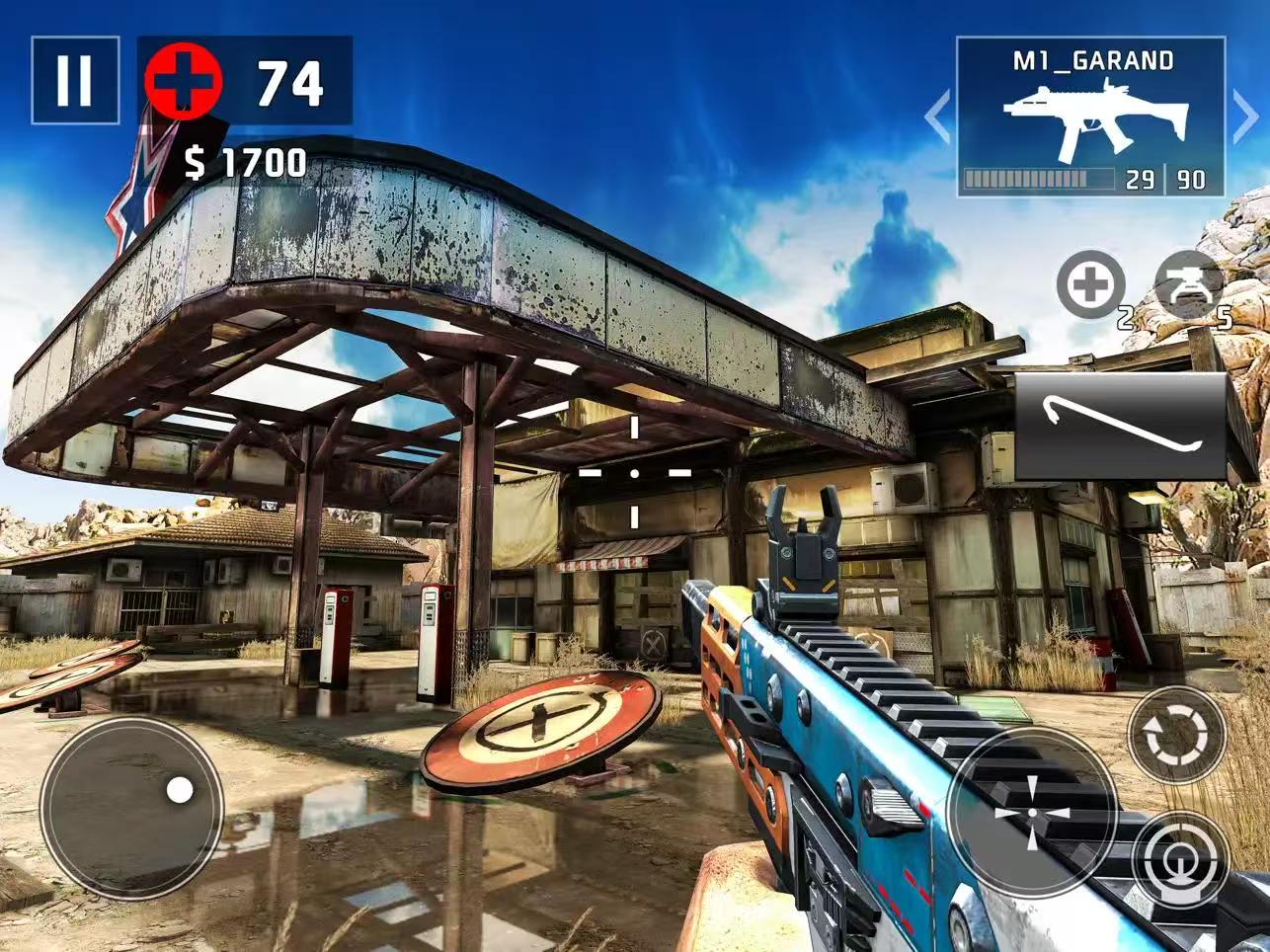Pause the game with the pause button

pos(75,80)
